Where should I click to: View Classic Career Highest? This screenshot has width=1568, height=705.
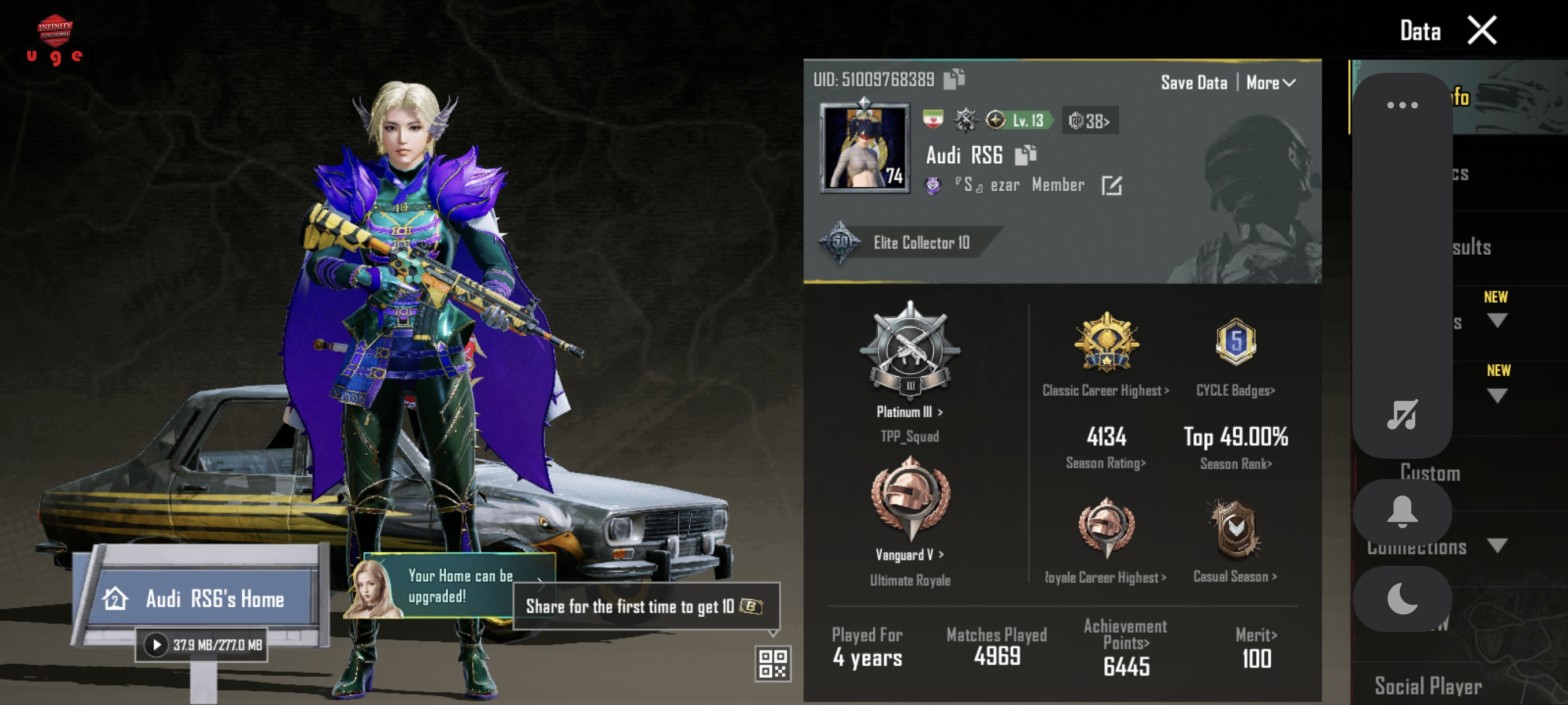tap(1105, 391)
